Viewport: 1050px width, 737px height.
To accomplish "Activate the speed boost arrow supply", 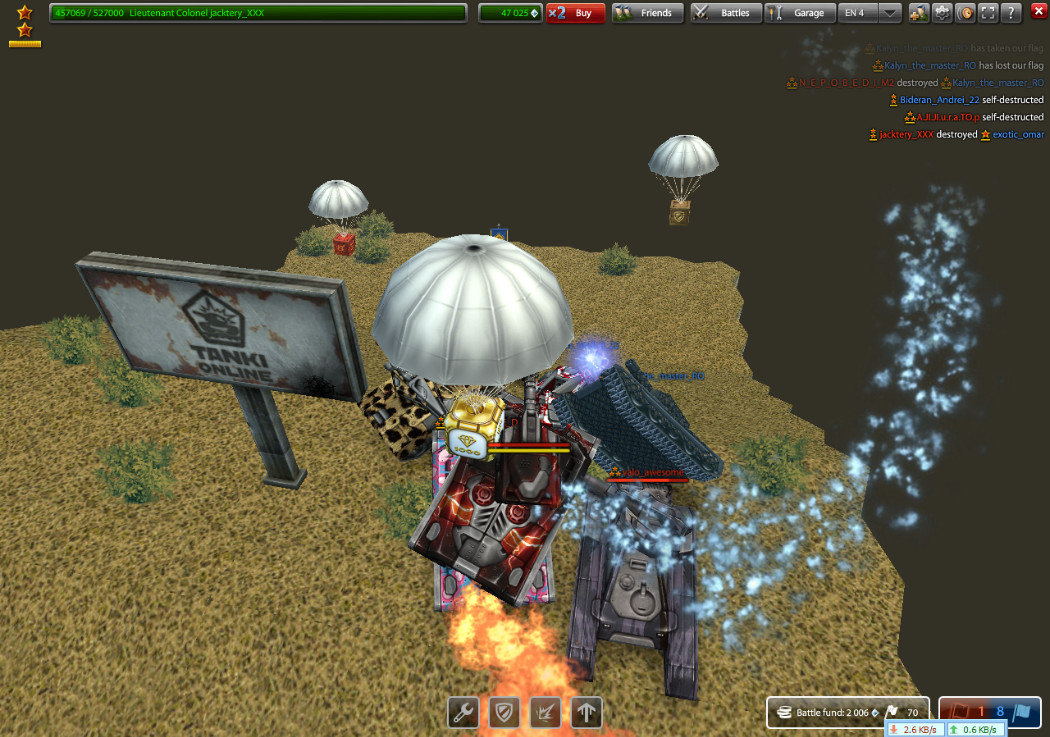I will pos(586,712).
